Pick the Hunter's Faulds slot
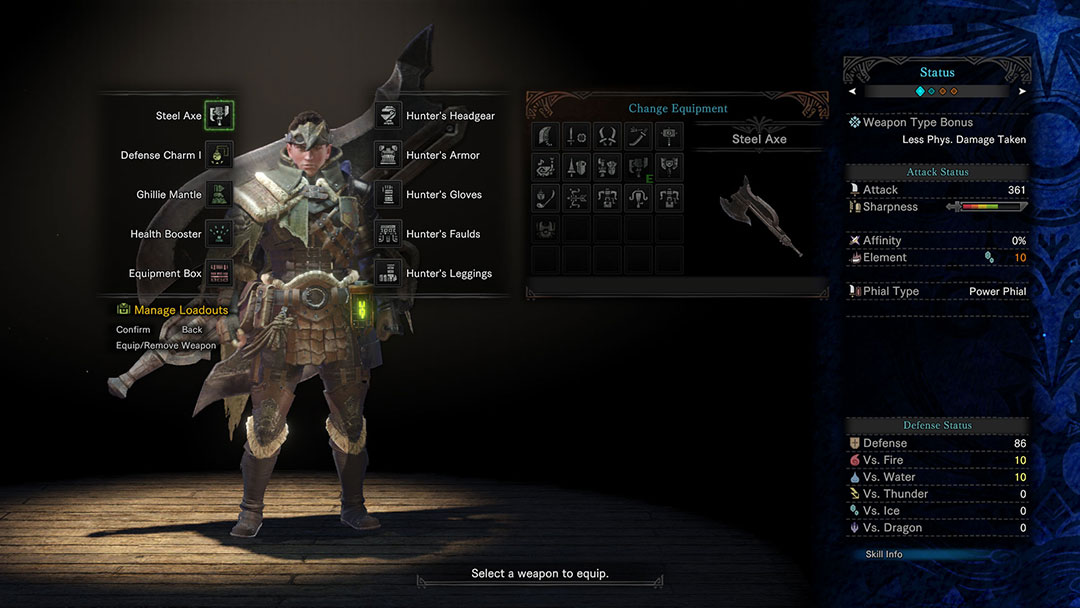This screenshot has width=1080, height=608. [388, 234]
